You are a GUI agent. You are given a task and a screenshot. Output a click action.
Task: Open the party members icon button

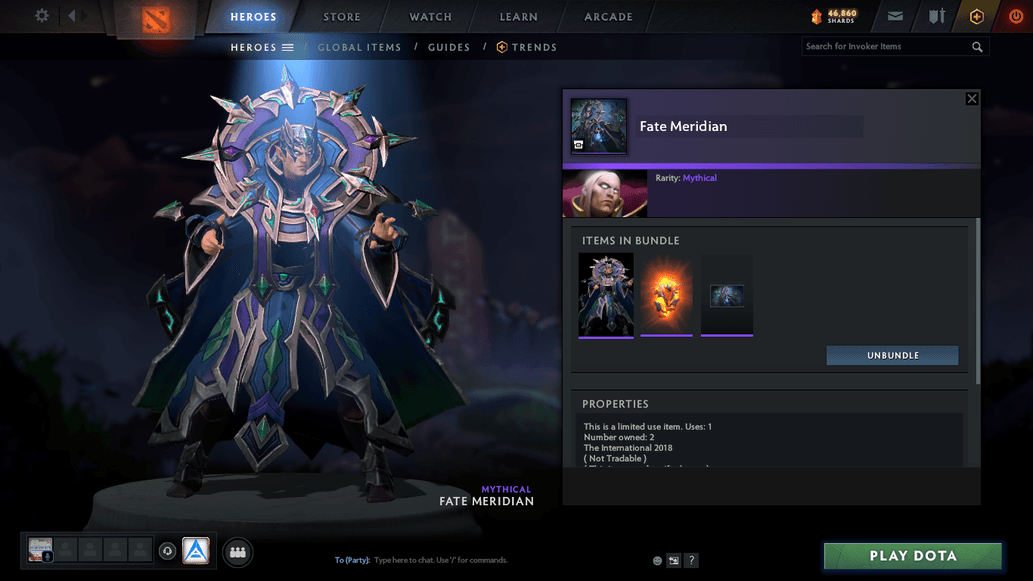coord(238,551)
